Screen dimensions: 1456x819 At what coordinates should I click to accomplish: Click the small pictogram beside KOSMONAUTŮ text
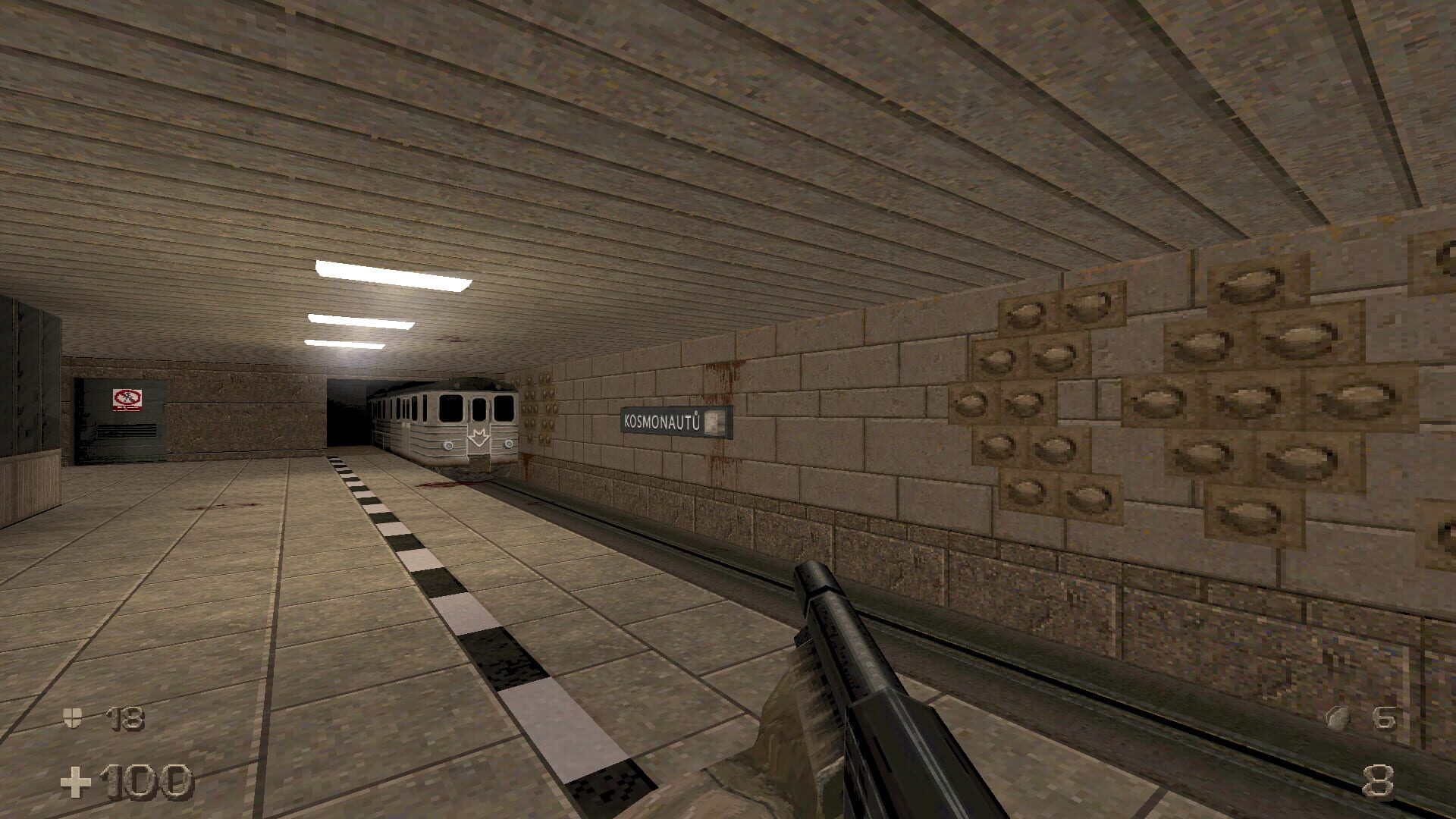[x=714, y=422]
